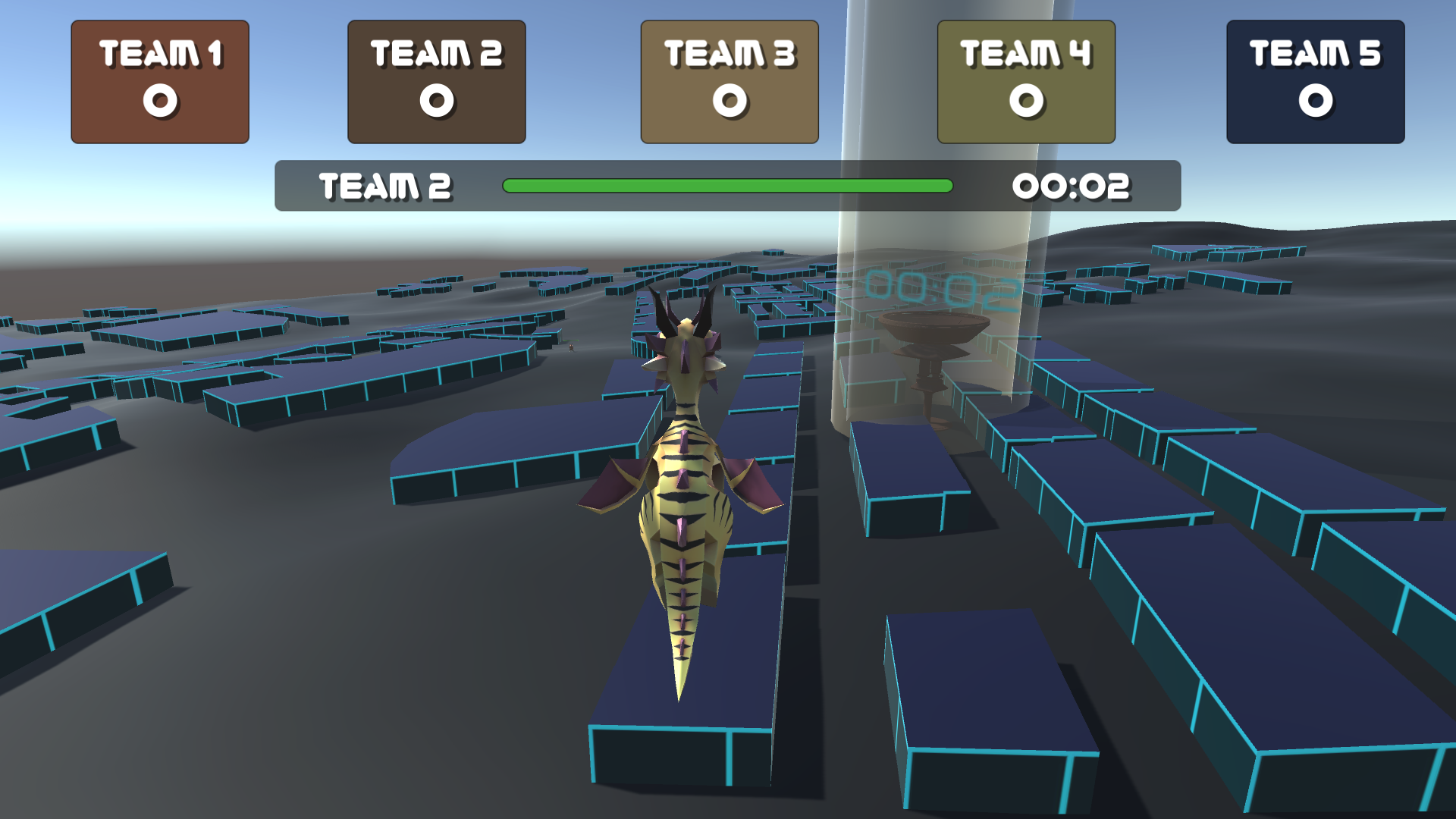Open the Team 2 scoreboard panel
The width and height of the screenshot is (1456, 819).
435,80
